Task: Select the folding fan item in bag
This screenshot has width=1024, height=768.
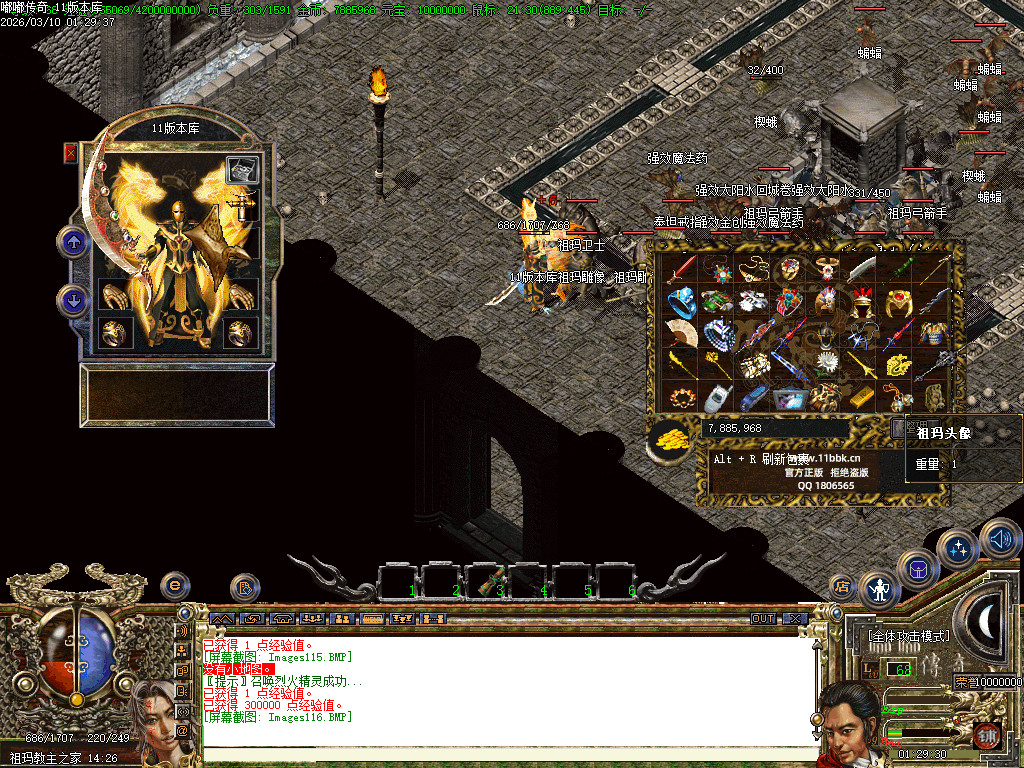Action: click(x=681, y=334)
